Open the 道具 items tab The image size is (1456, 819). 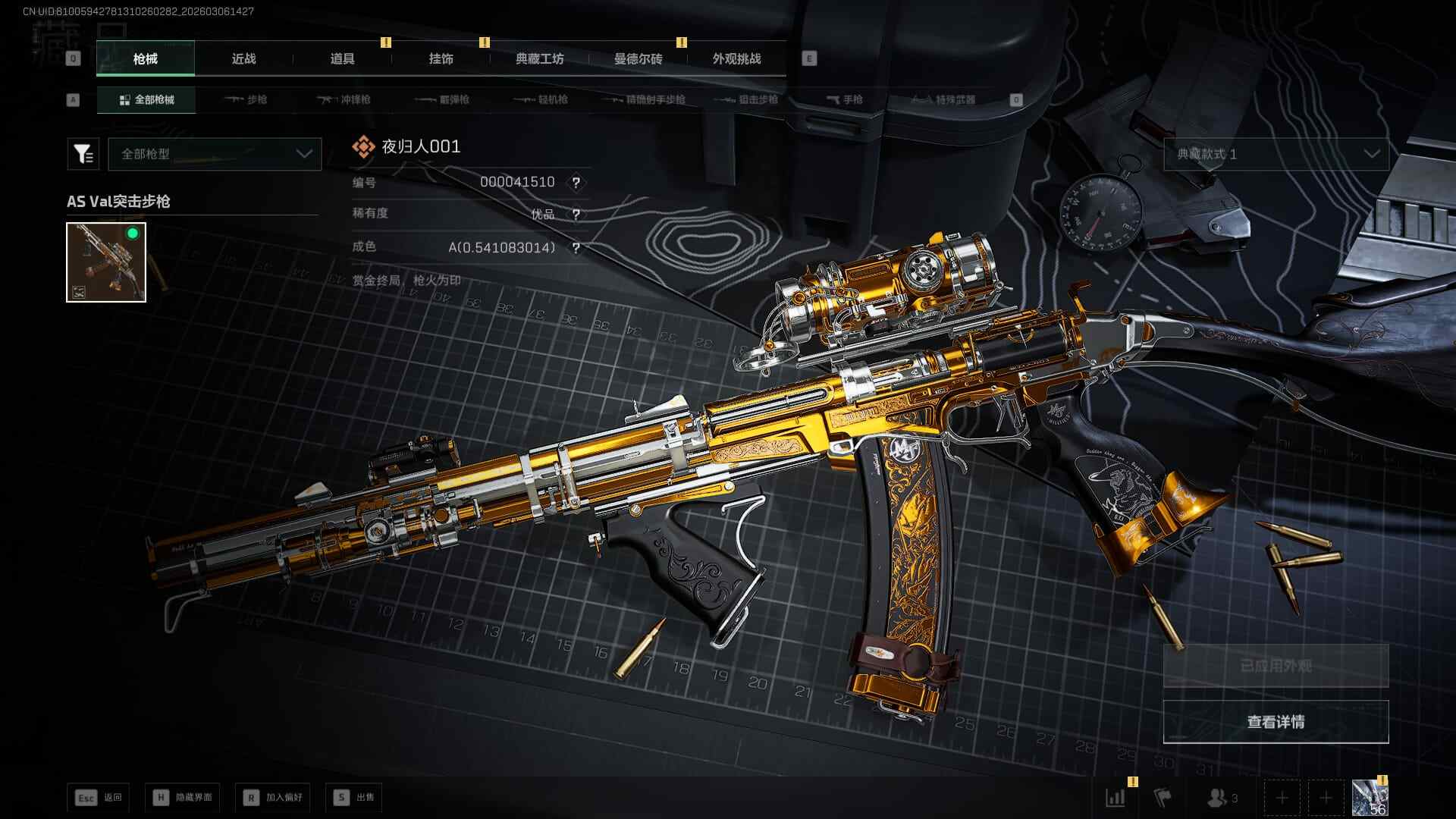pyautogui.click(x=342, y=59)
